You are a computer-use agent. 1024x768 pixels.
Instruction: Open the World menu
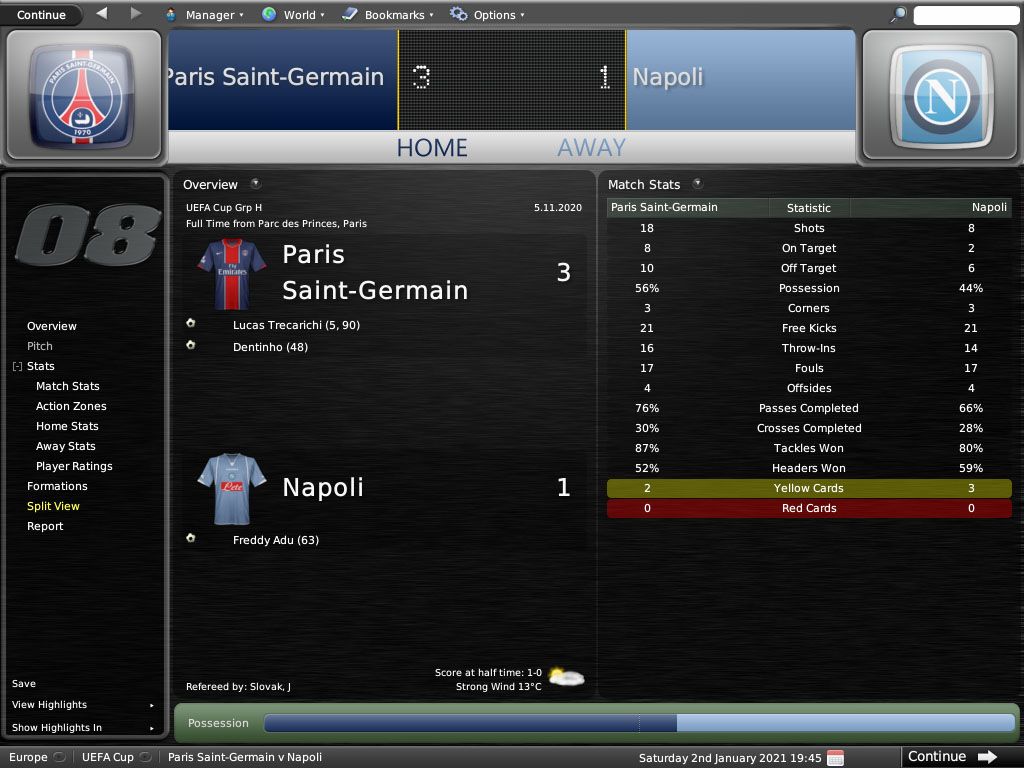pos(293,15)
